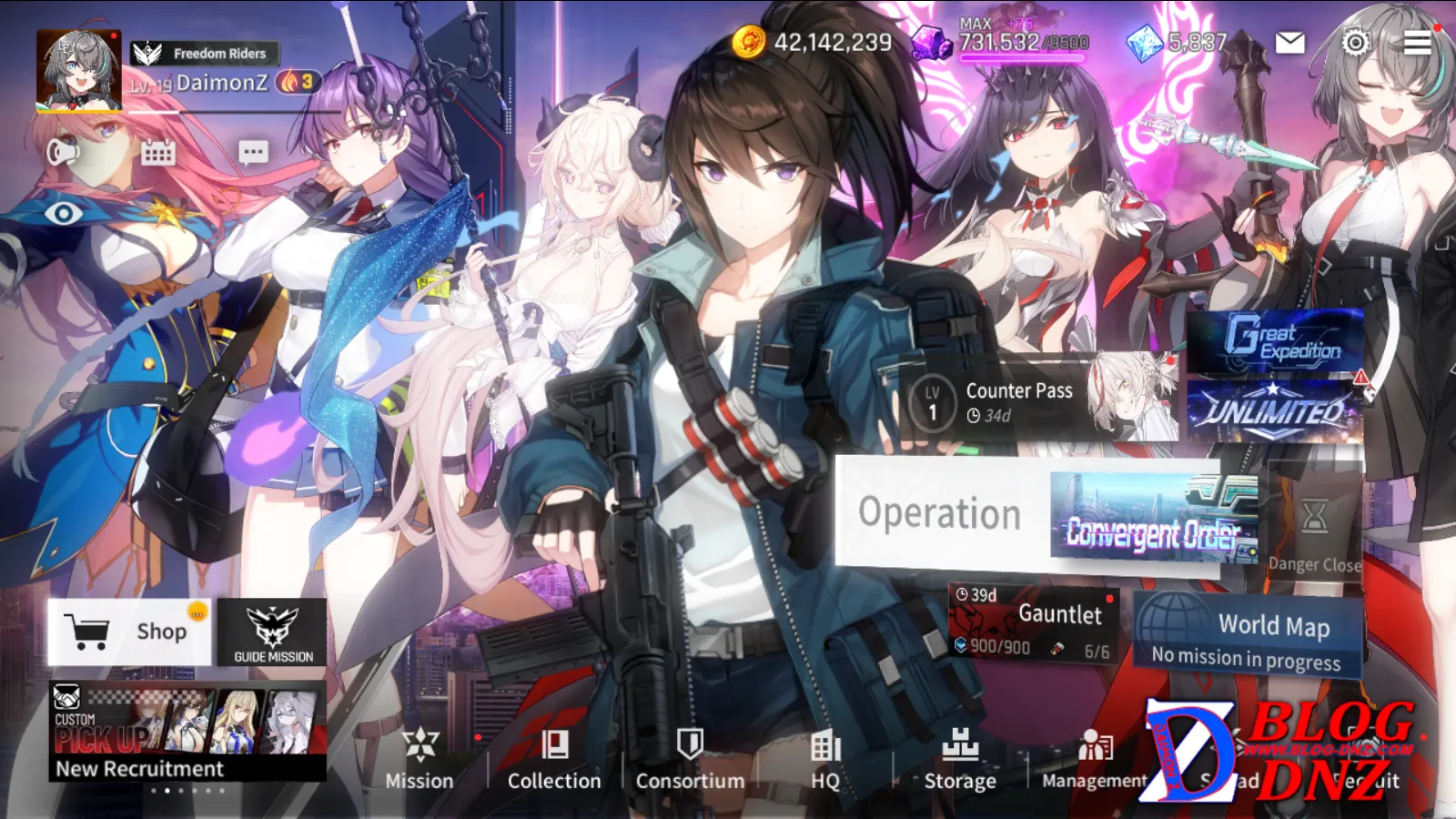Check the mail envelope icon
This screenshot has height=819, width=1456.
(x=1289, y=43)
